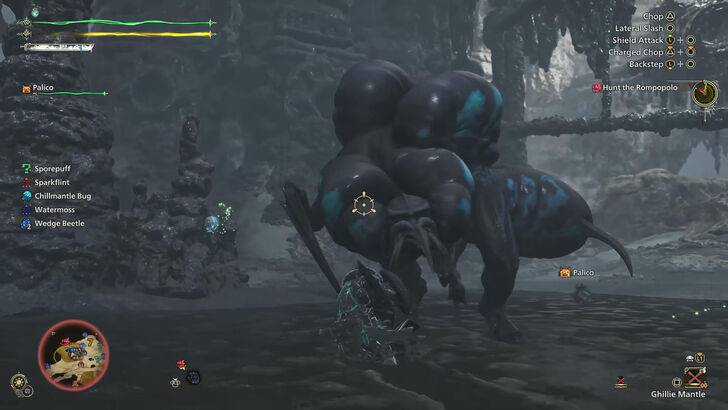Select the Chillmantle Bug entry
The width and height of the screenshot is (728, 410).
pos(62,196)
